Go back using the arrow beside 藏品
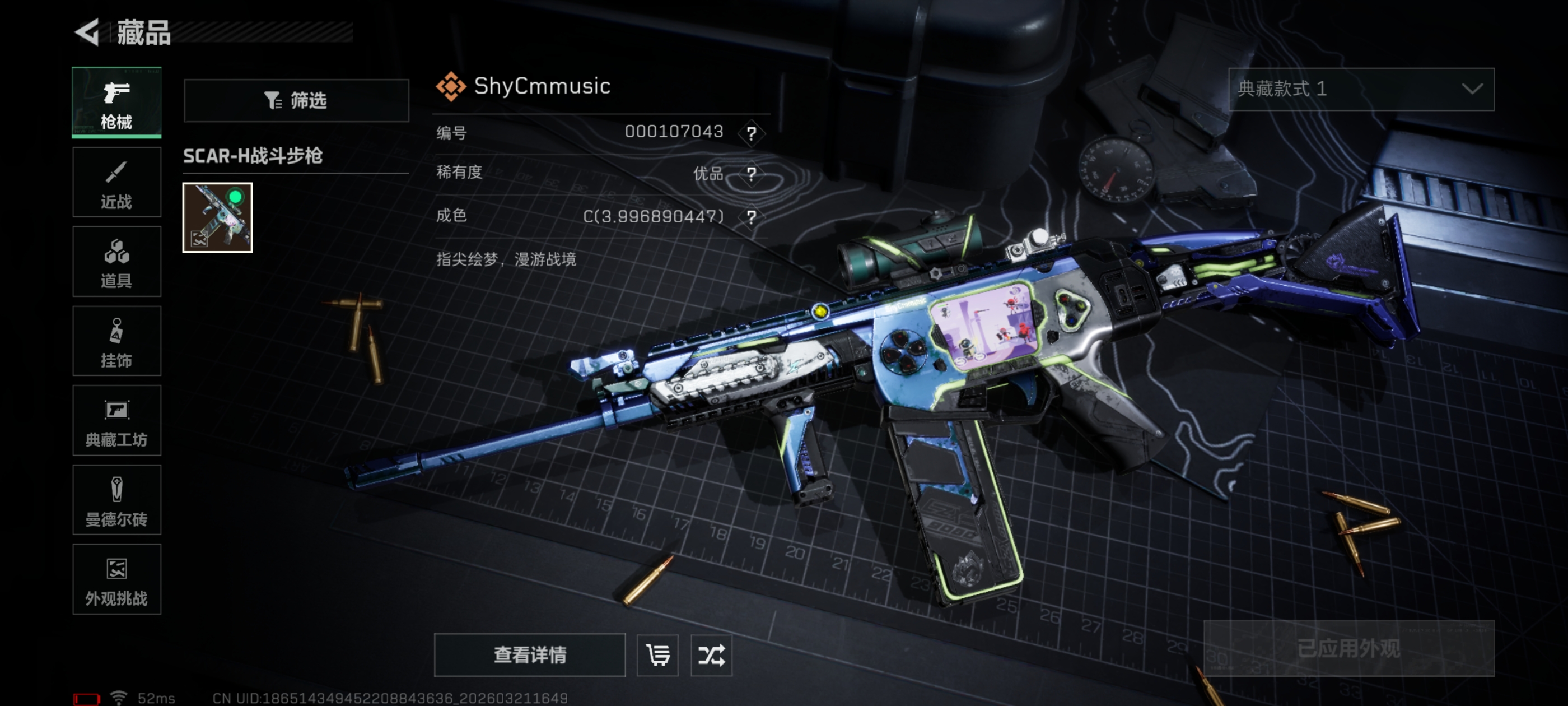Viewport: 1568px width, 706px height. click(x=87, y=32)
